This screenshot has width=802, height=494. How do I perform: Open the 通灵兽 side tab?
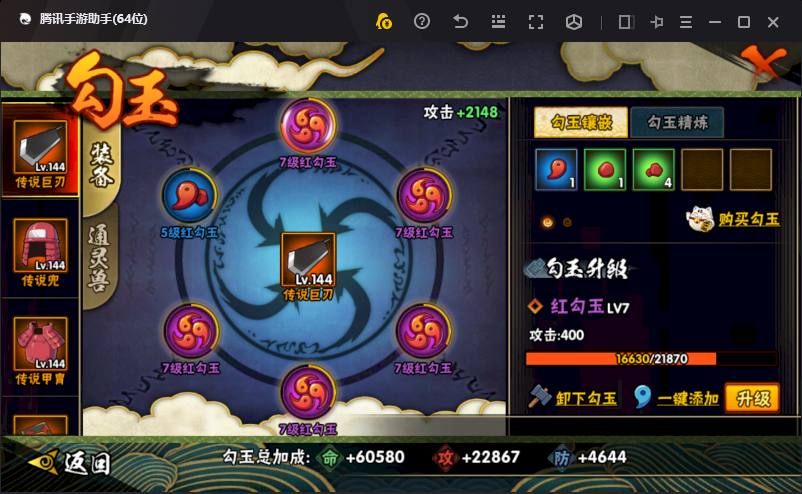pyautogui.click(x=102, y=259)
